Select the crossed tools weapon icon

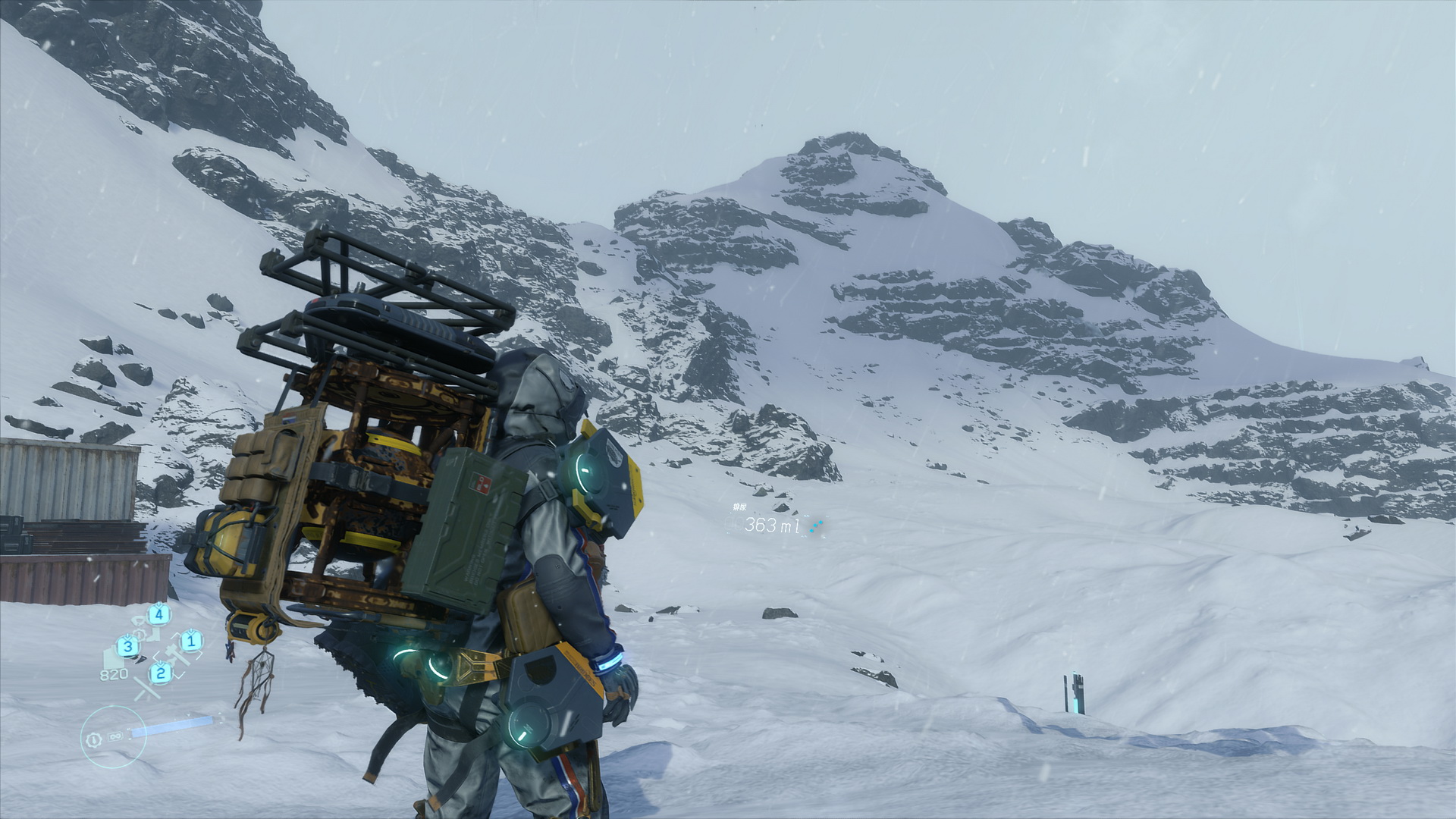pos(147,689)
